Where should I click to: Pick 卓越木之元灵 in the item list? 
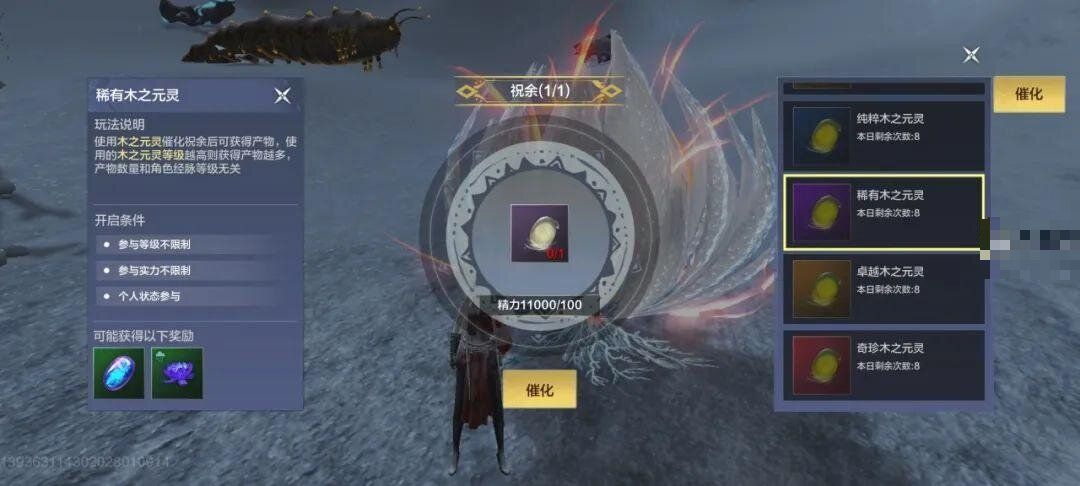884,289
